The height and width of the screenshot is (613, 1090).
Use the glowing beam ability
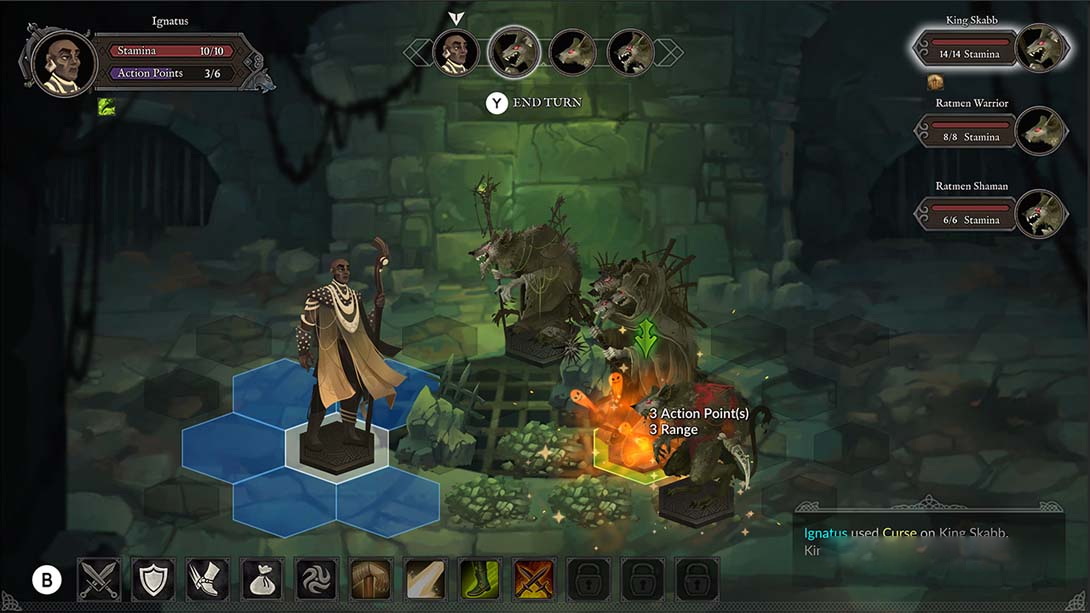pyautogui.click(x=424, y=579)
